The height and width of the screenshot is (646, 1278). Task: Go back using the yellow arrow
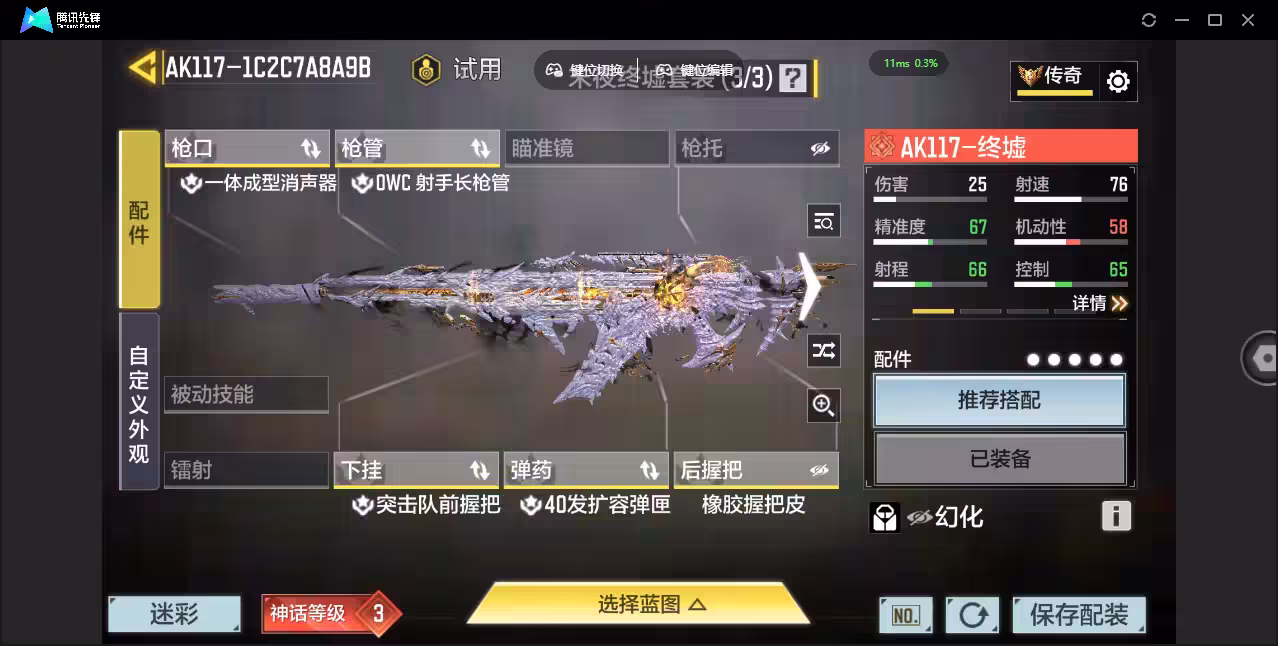pos(142,67)
